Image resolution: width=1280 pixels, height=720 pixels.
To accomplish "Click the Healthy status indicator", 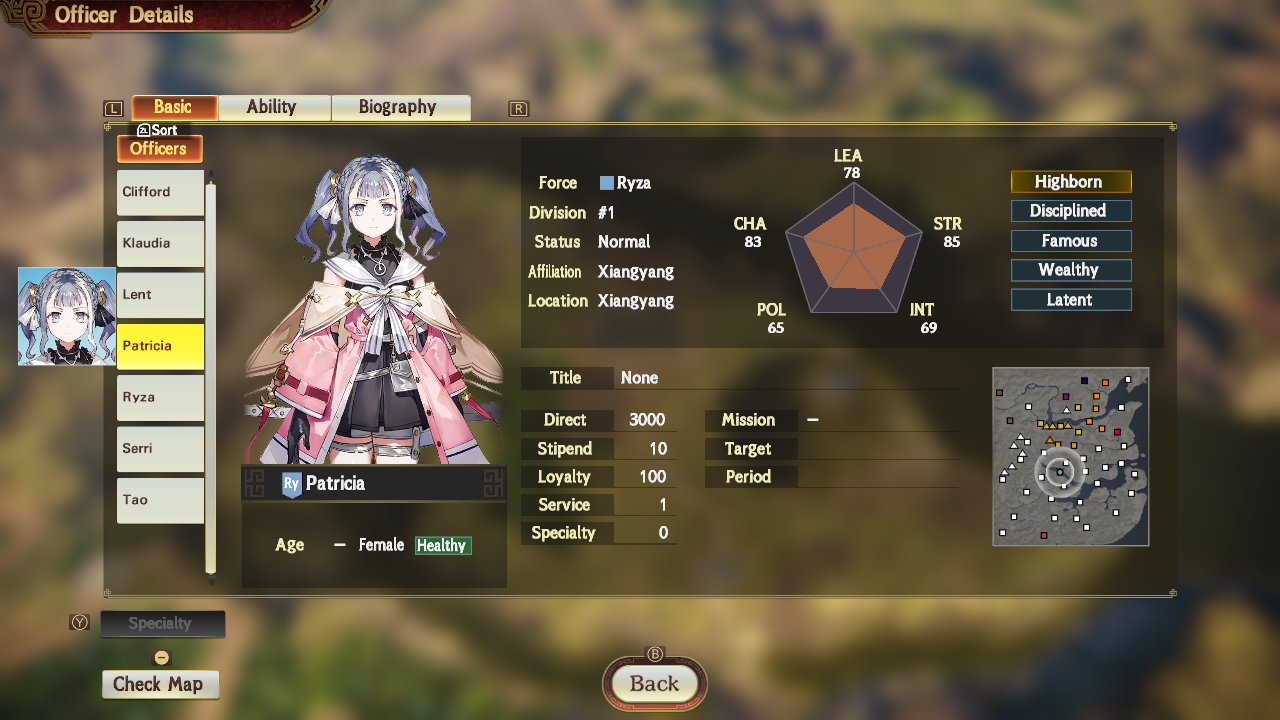I will [442, 545].
